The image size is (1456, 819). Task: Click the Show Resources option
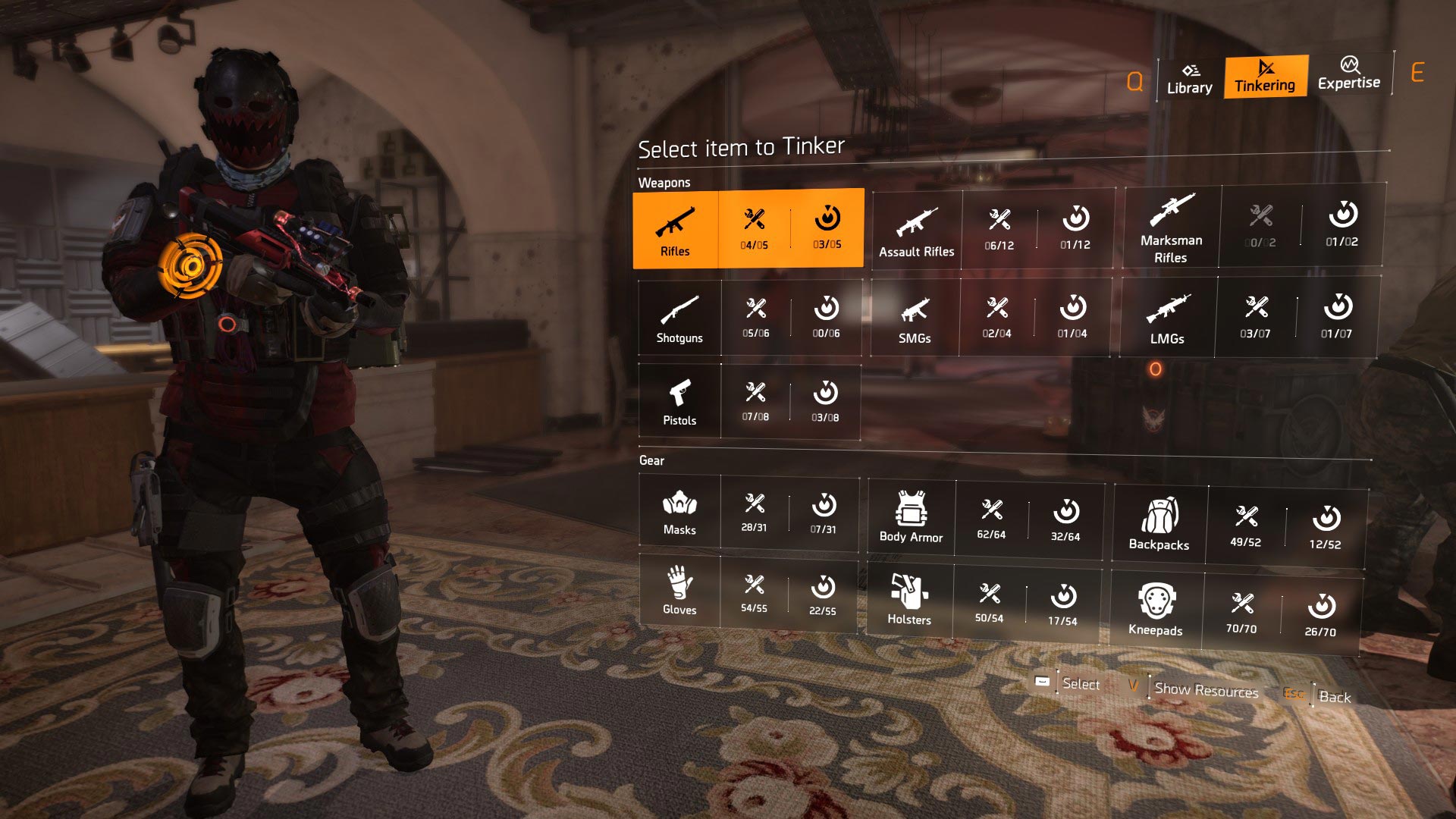pyautogui.click(x=1206, y=690)
